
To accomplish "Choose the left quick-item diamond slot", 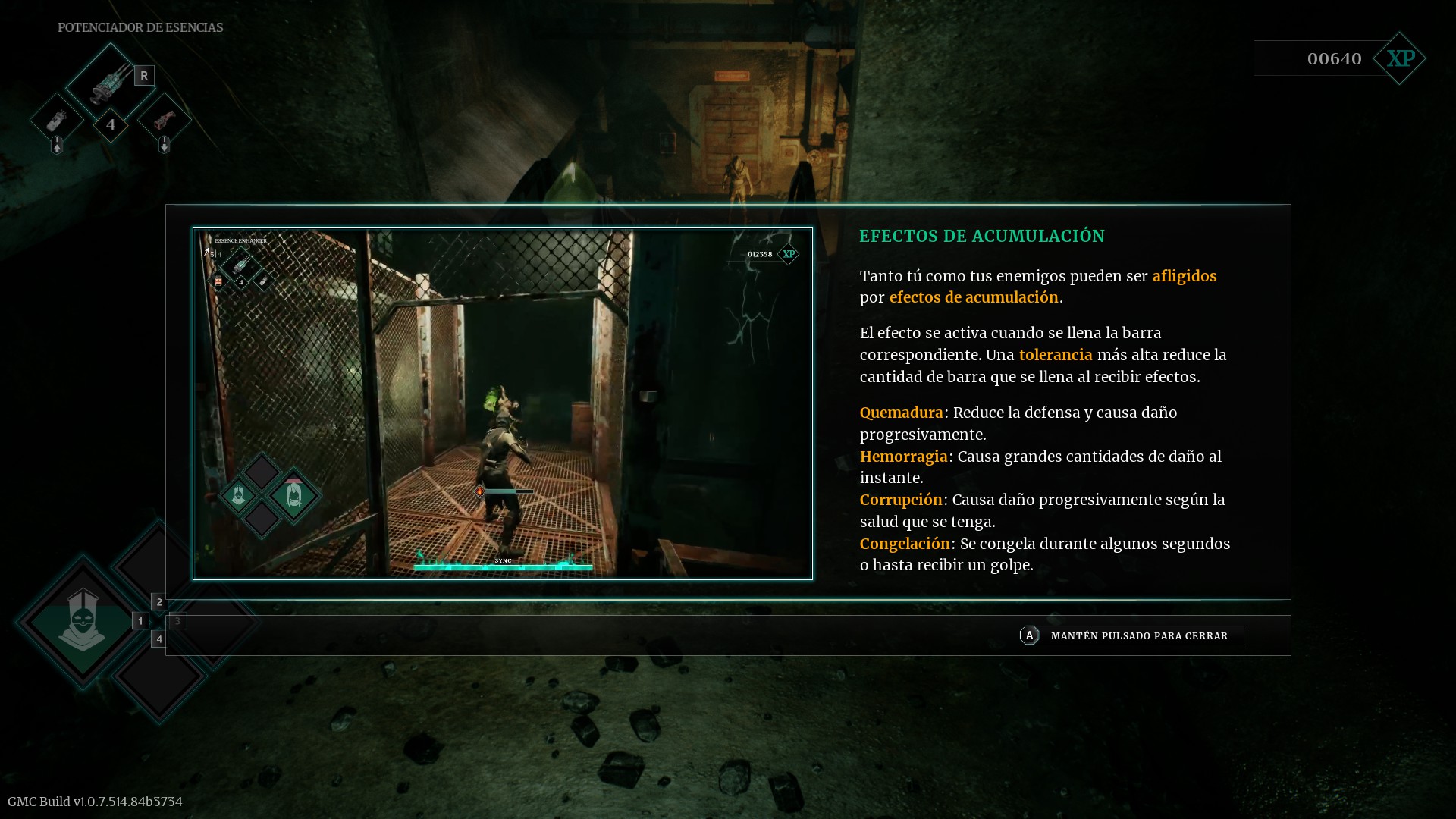I will pyautogui.click(x=57, y=120).
